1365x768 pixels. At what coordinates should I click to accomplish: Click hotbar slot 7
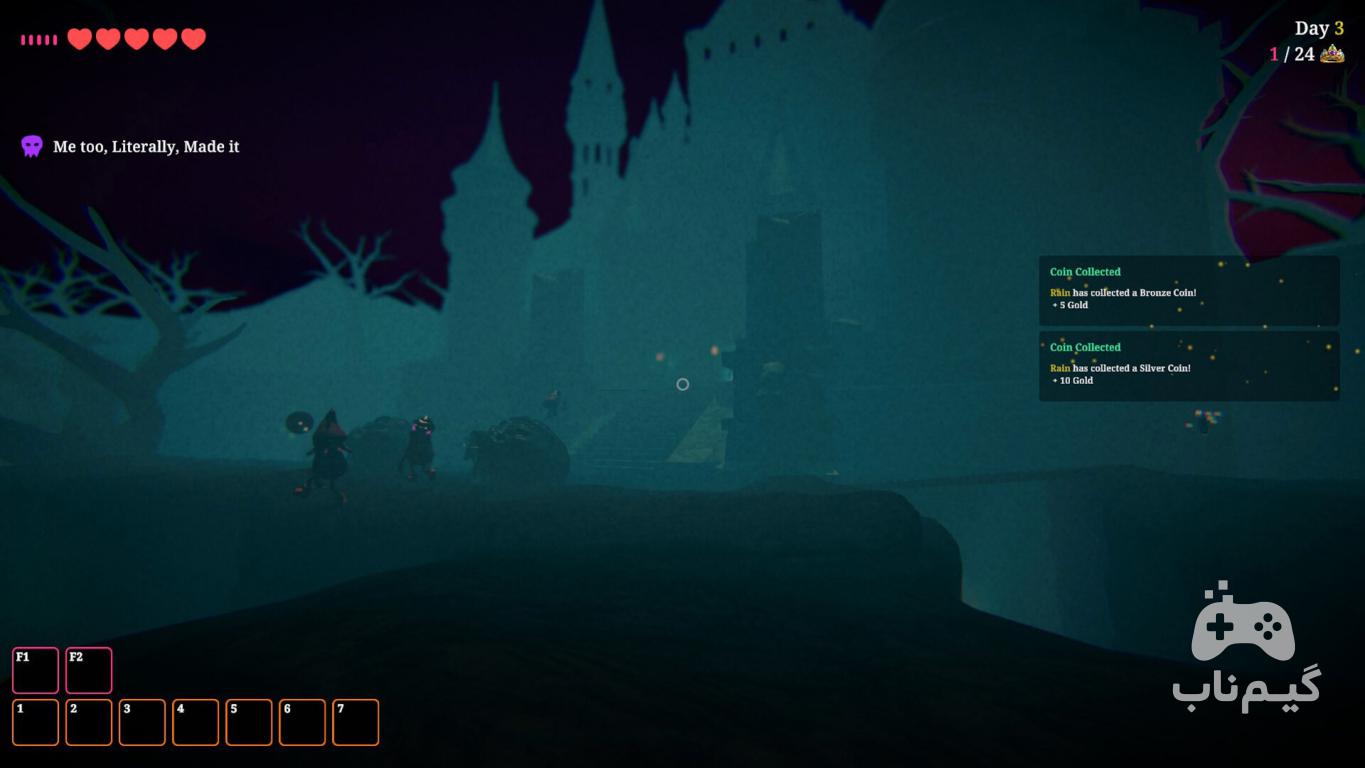pos(355,722)
